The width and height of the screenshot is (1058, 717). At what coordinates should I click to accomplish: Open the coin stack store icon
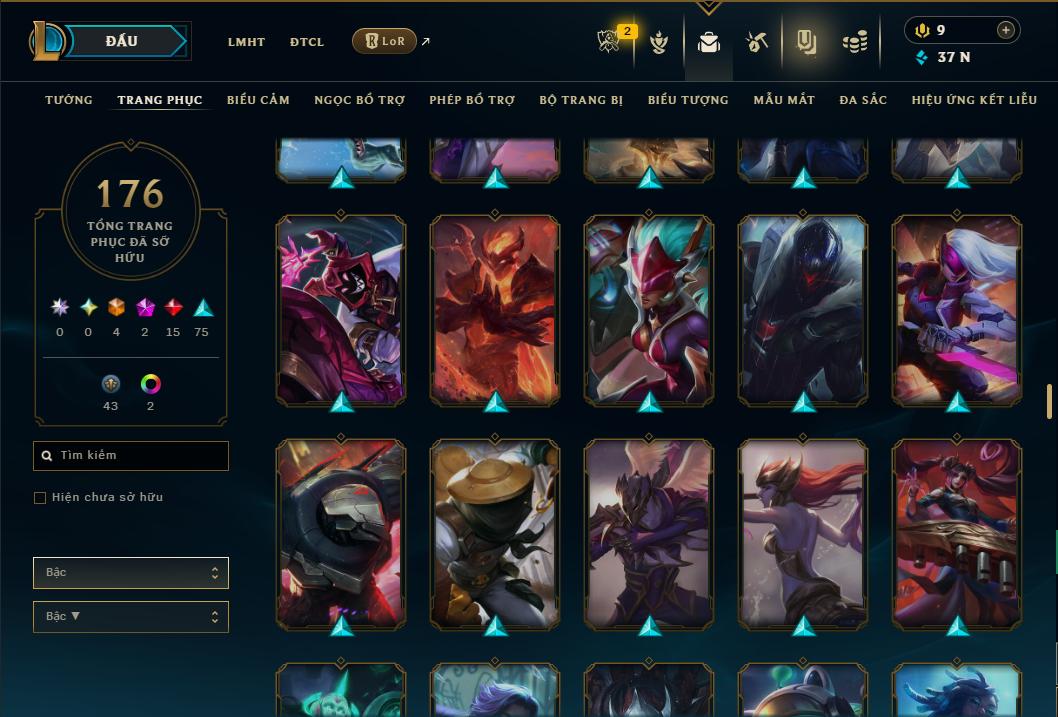pyautogui.click(x=854, y=42)
